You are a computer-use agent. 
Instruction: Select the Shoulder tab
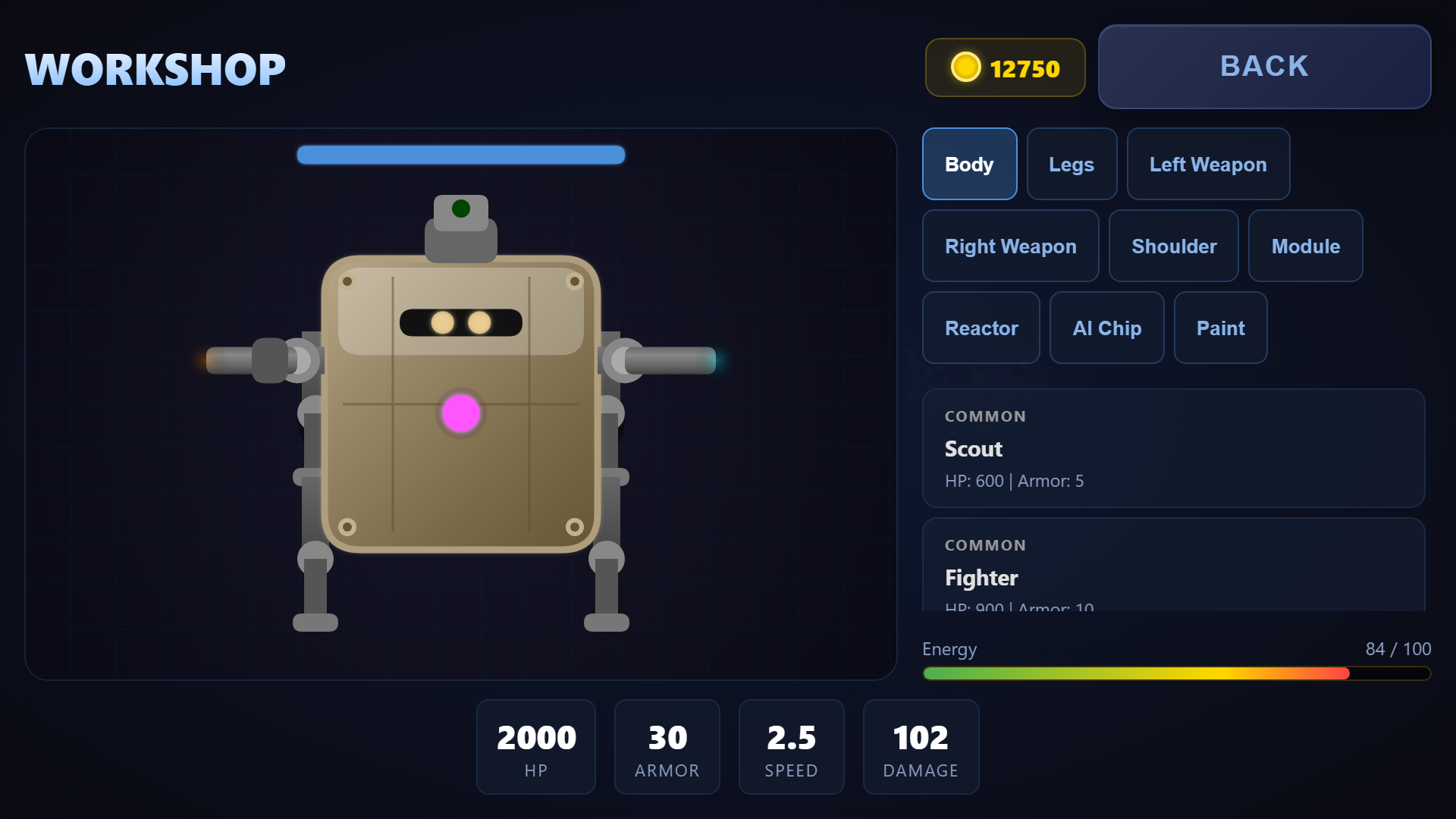[1174, 246]
